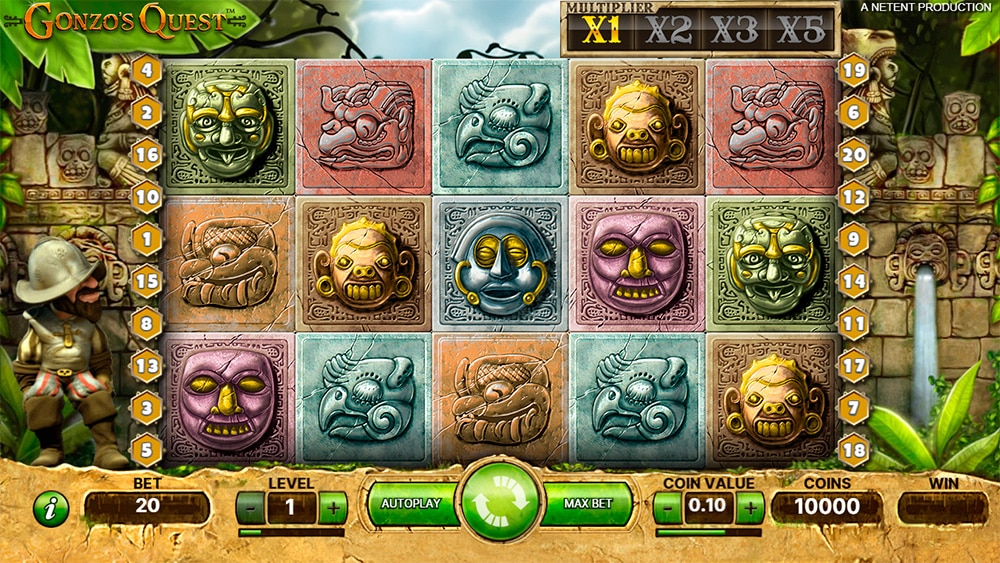Image resolution: width=1000 pixels, height=563 pixels.
Task: Open the green info paytable button
Action: click(x=51, y=509)
